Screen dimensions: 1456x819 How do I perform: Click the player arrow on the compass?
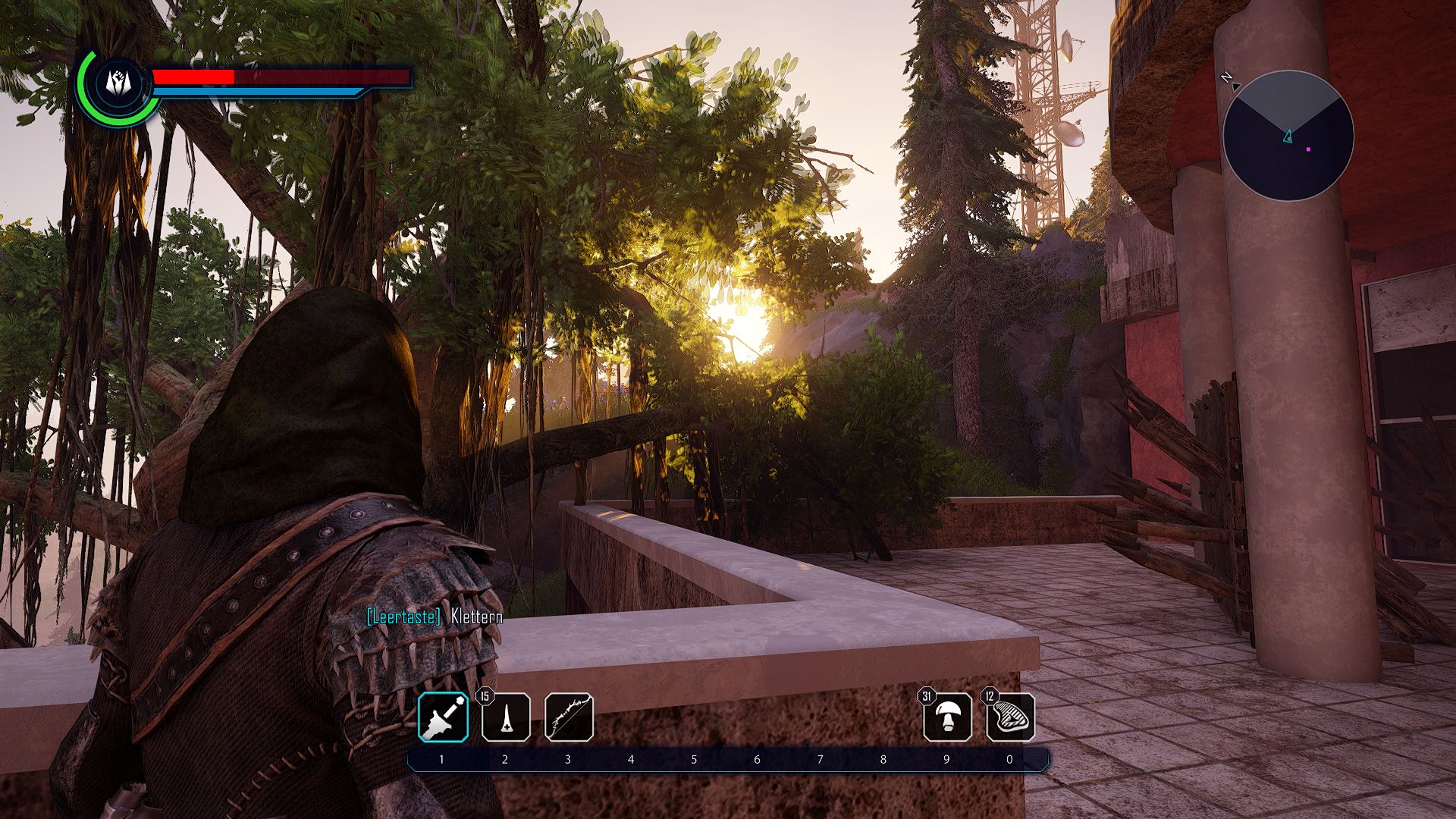(x=1286, y=136)
